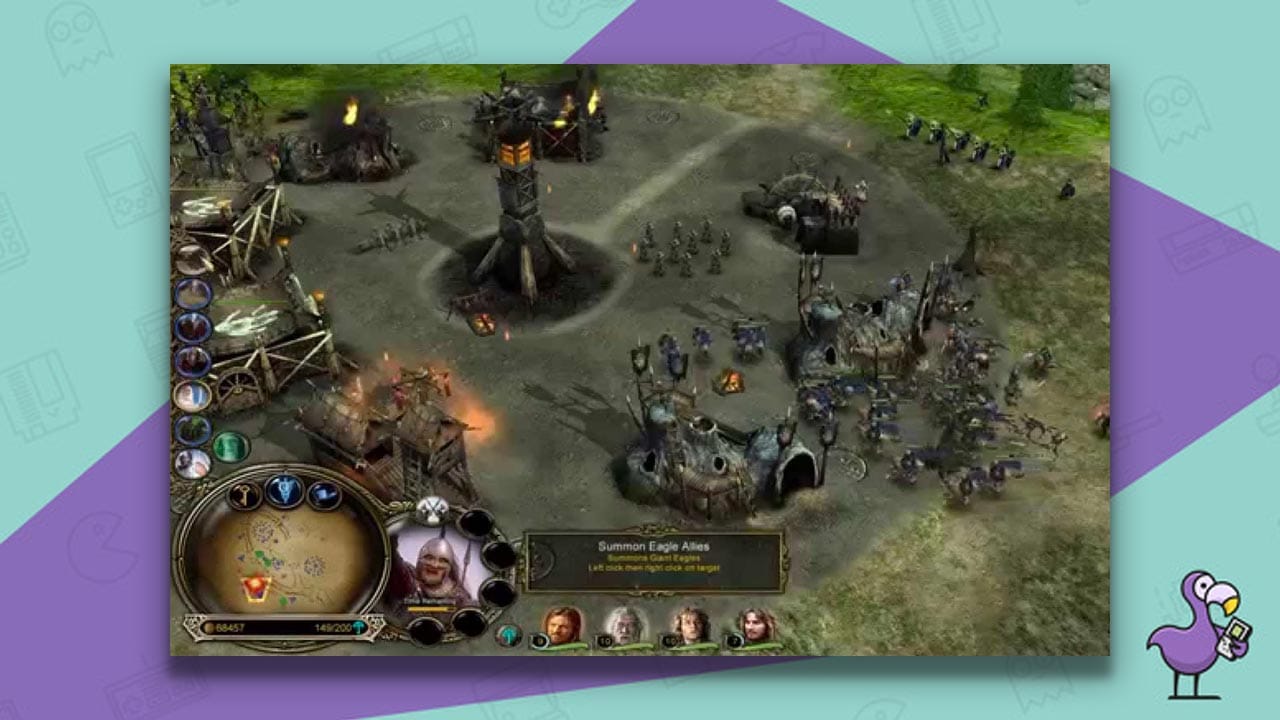Screen dimensions: 1280x720
Task: Click the red objective marker on the minimap
Action: pos(256,586)
